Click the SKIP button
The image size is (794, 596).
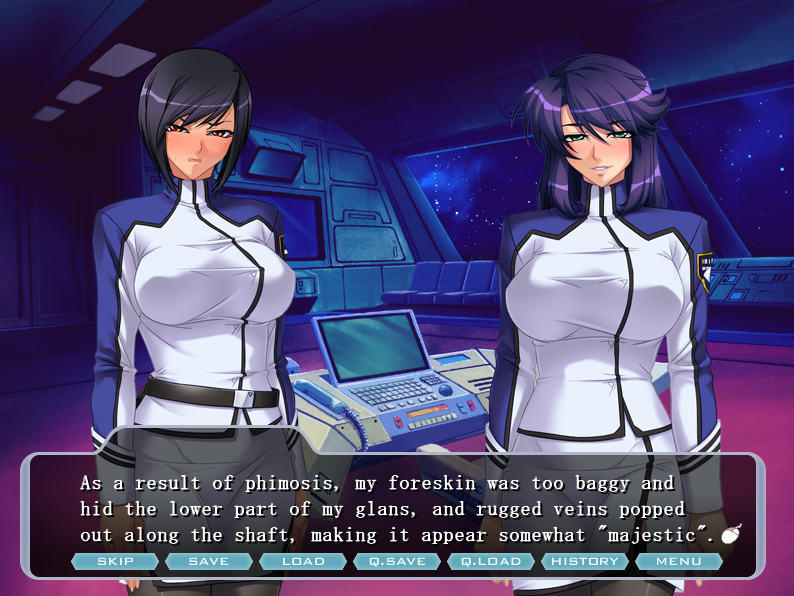[115, 561]
